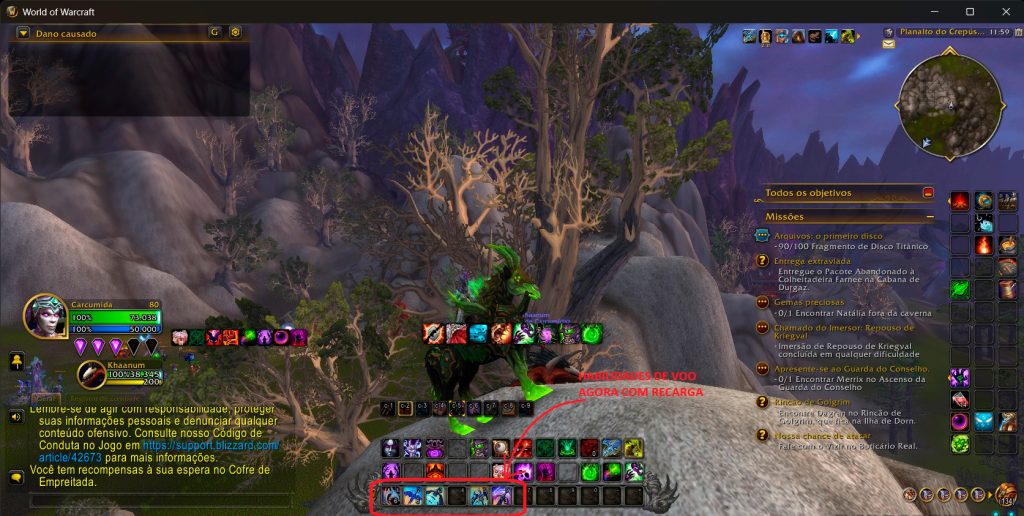This screenshot has height=516, width=1024.
Task: Open the minimap
Action: tap(951, 101)
